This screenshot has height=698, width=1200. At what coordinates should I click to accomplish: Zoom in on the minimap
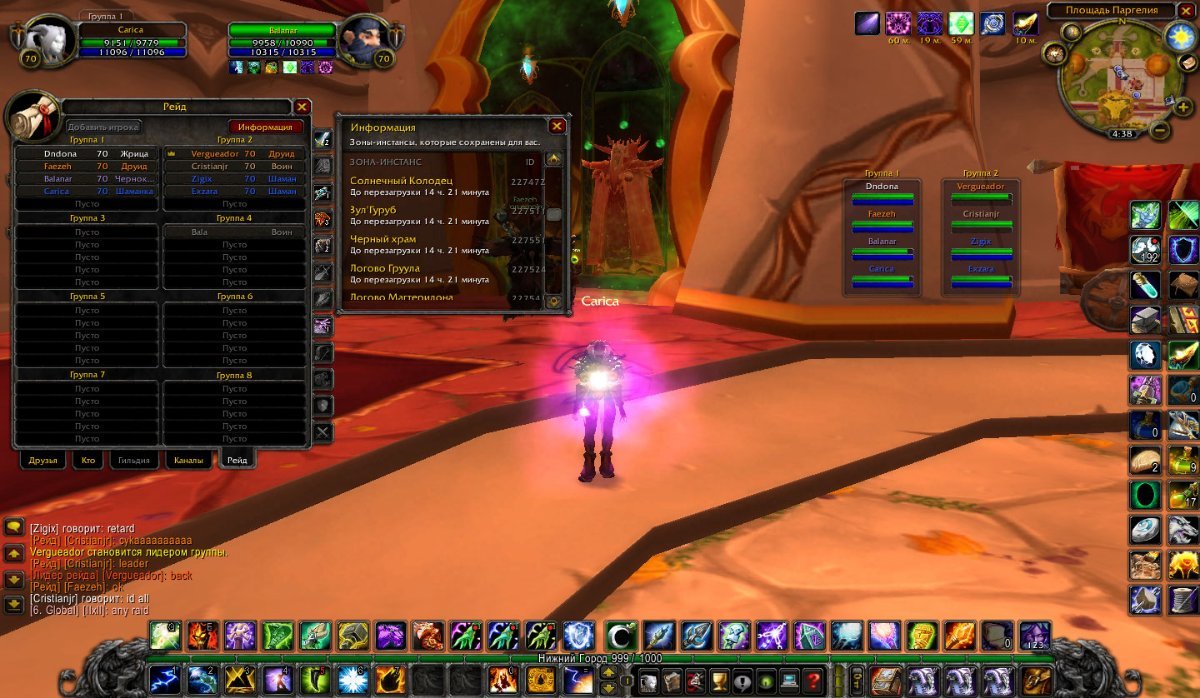click(1184, 107)
